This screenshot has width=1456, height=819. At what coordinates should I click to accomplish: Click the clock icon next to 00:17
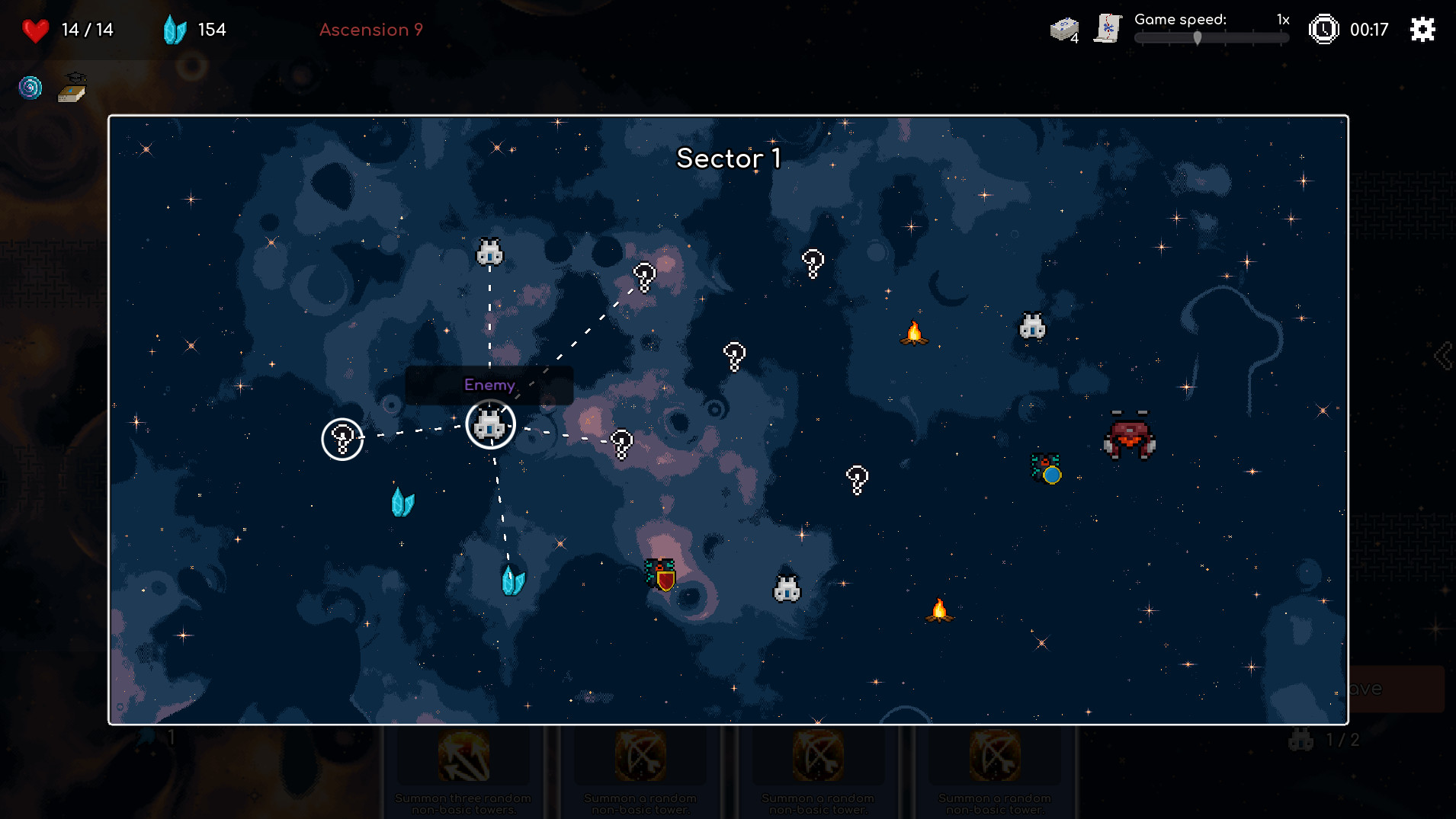click(1324, 30)
